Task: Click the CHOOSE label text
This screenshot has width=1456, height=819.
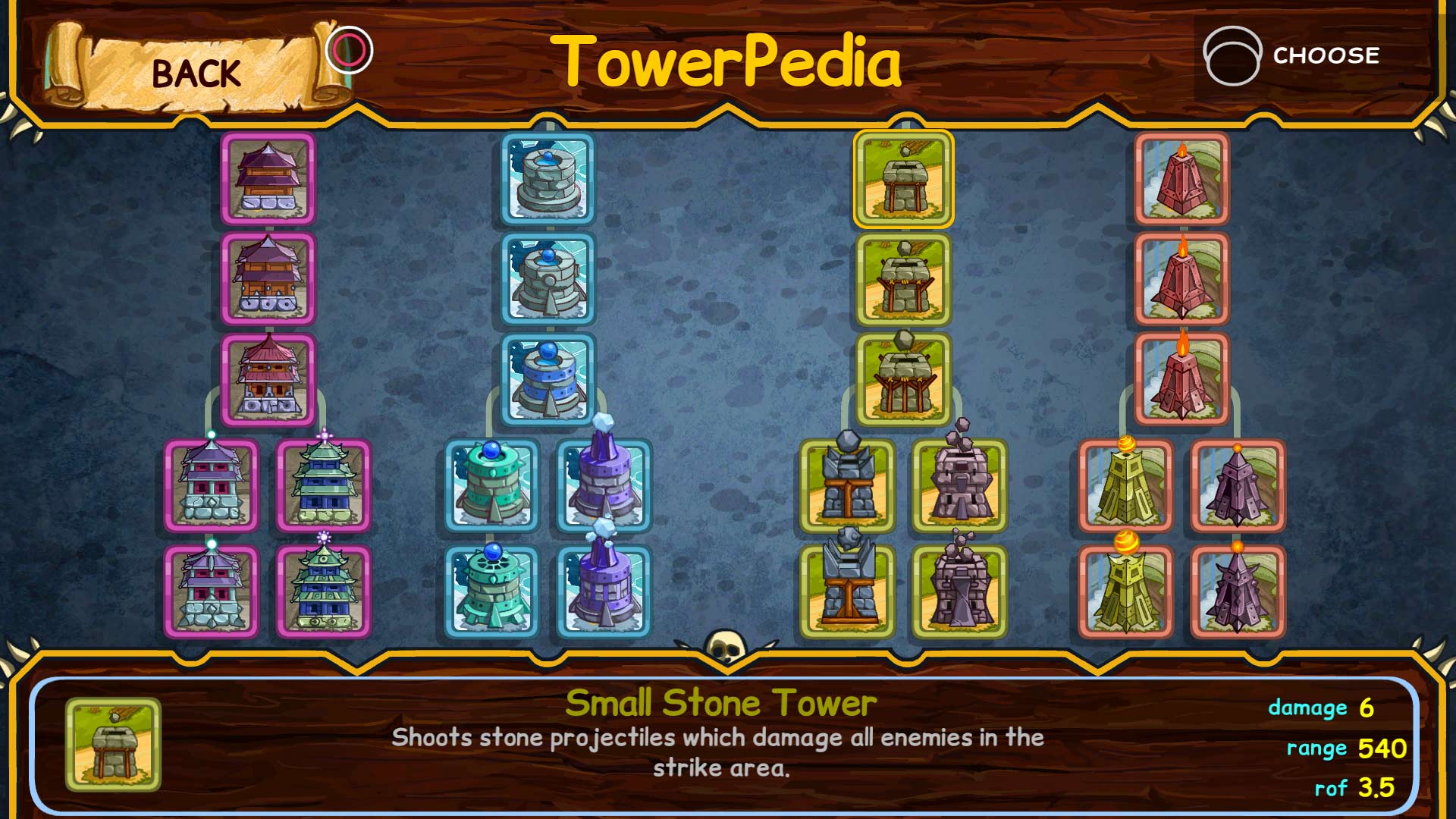Action: 1326,55
